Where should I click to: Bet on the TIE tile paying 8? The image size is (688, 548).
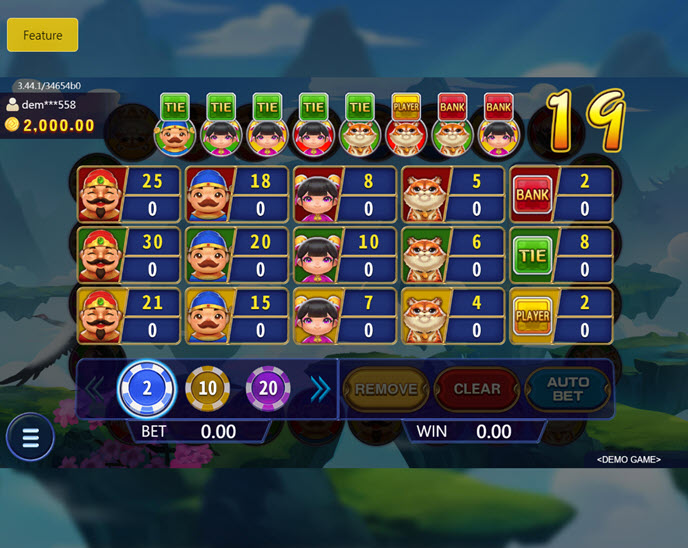(x=561, y=255)
